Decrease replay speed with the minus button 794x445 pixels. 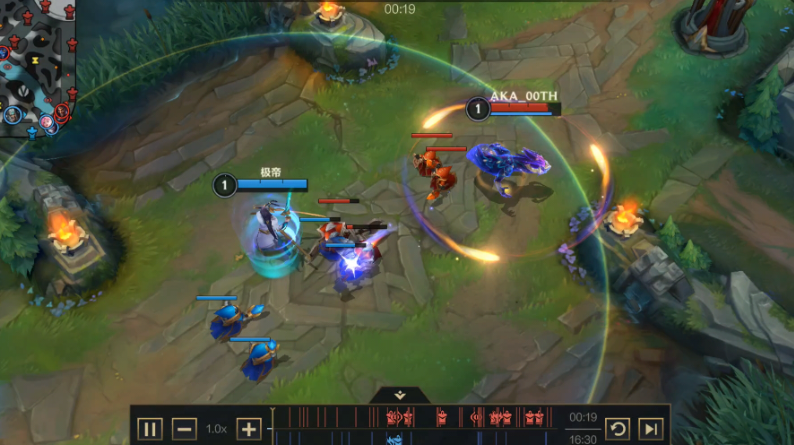[x=184, y=429]
